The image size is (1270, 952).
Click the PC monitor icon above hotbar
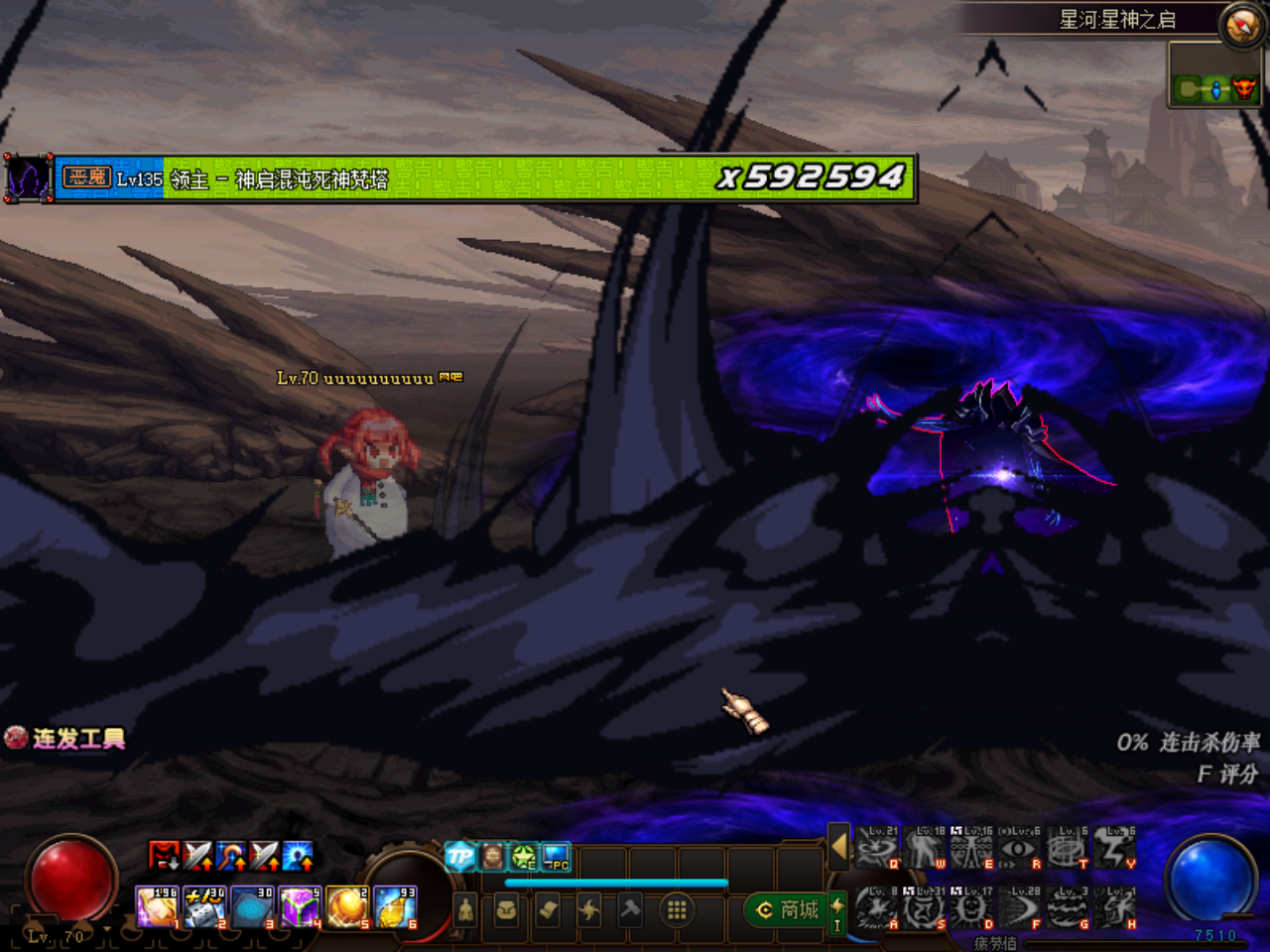tap(555, 857)
